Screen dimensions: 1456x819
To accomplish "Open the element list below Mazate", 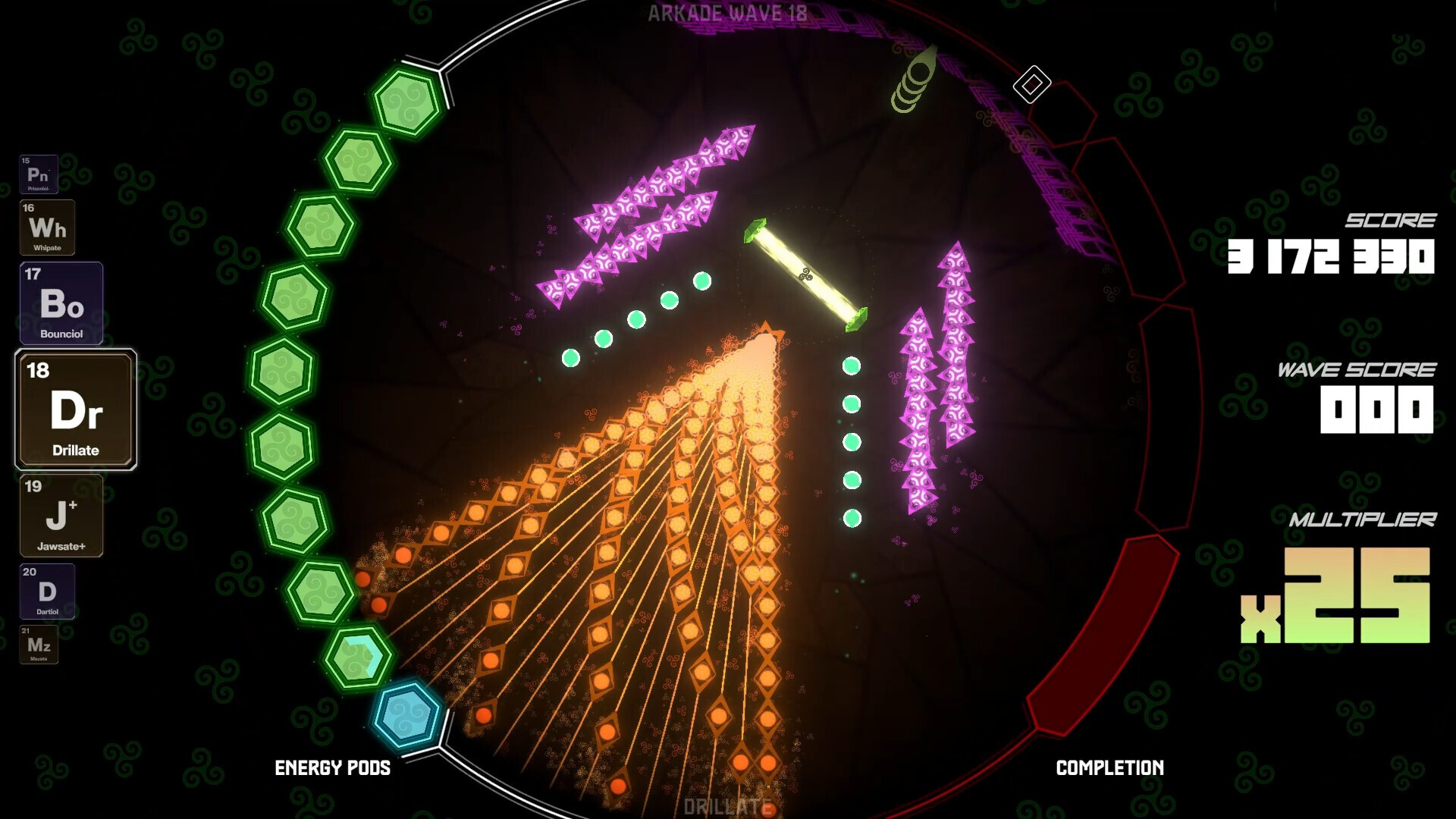I will point(39,644).
